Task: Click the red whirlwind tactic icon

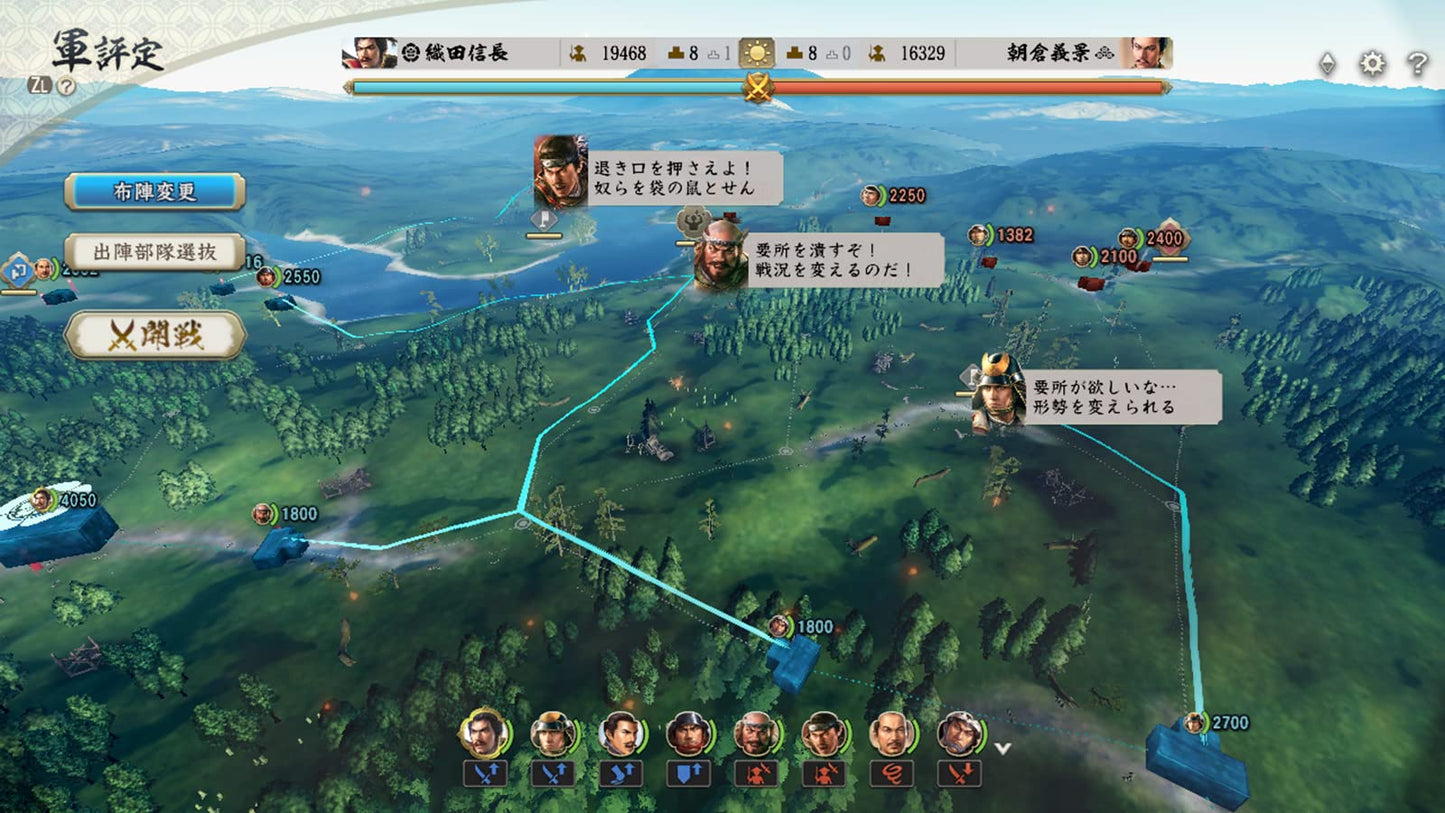Action: [890, 772]
